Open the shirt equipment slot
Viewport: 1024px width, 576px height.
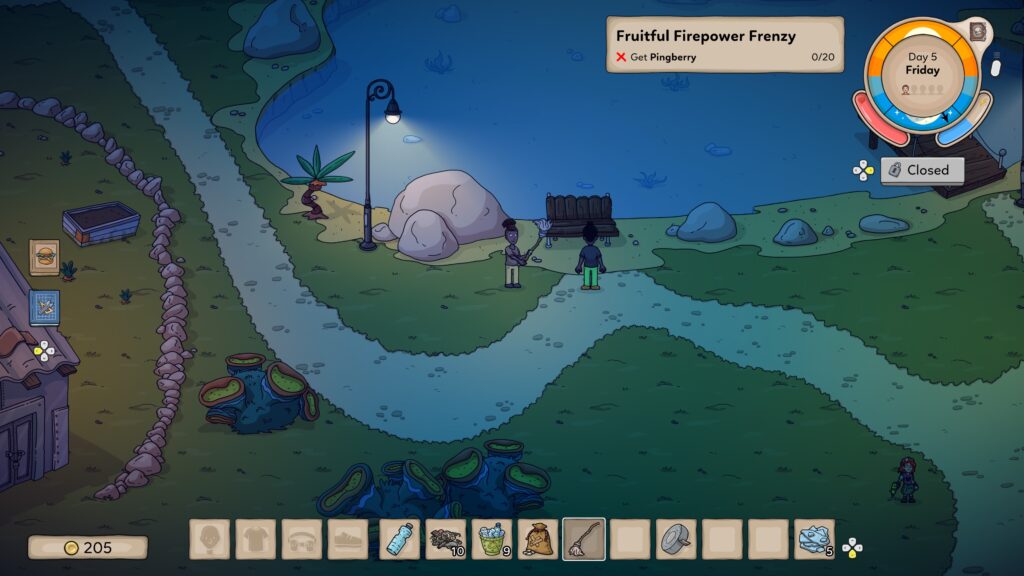point(255,539)
